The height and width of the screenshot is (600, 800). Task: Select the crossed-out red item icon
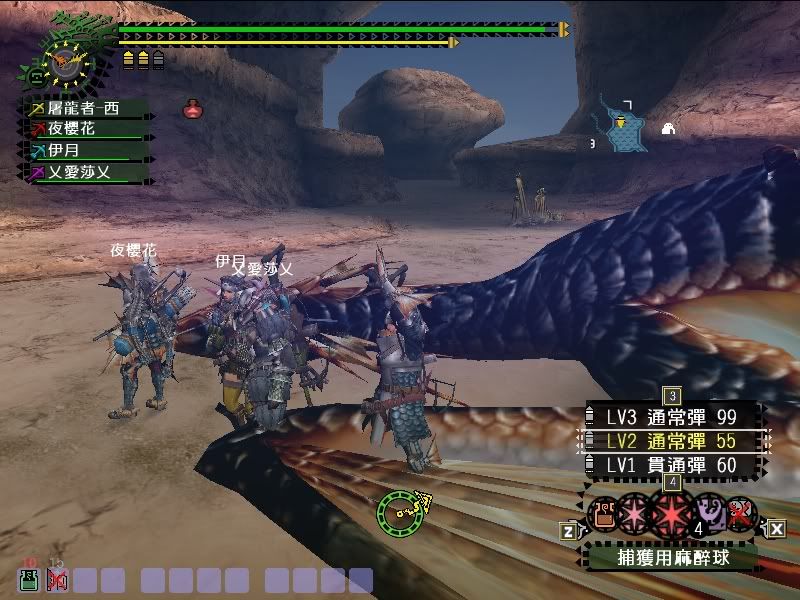(x=740, y=513)
